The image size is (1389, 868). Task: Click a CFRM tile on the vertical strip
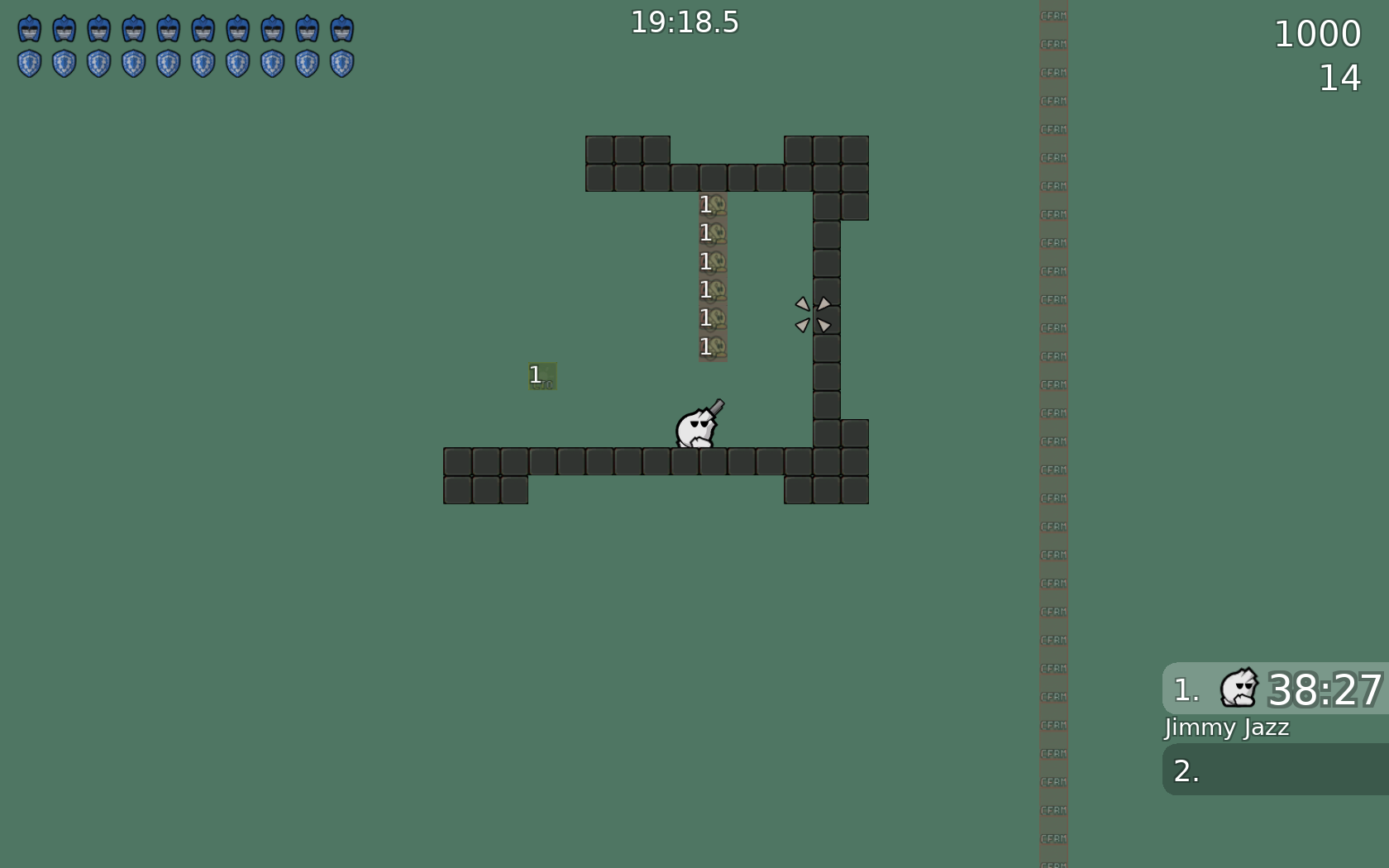coord(1053,413)
